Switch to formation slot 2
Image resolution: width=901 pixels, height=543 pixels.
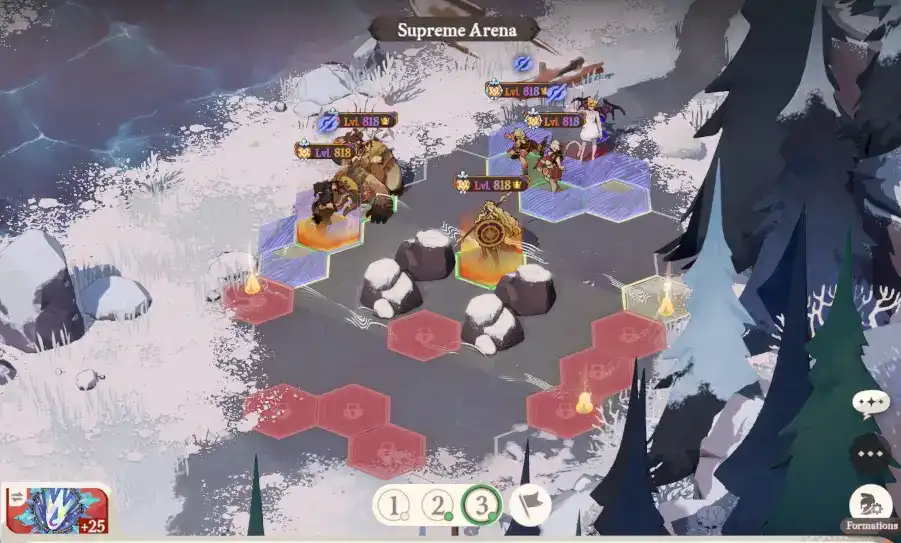tap(438, 505)
